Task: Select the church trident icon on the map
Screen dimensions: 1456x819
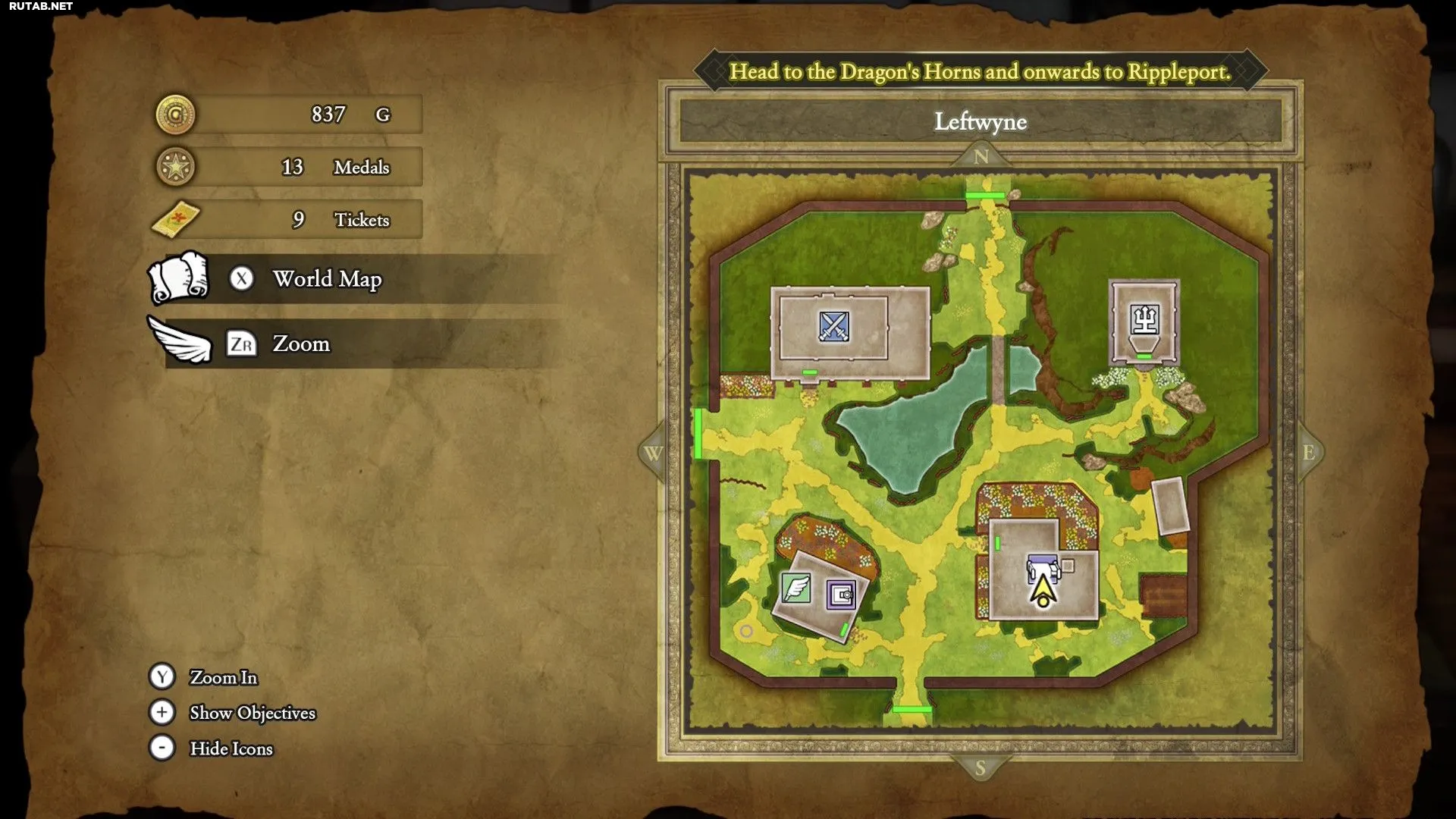Action: tap(1144, 319)
